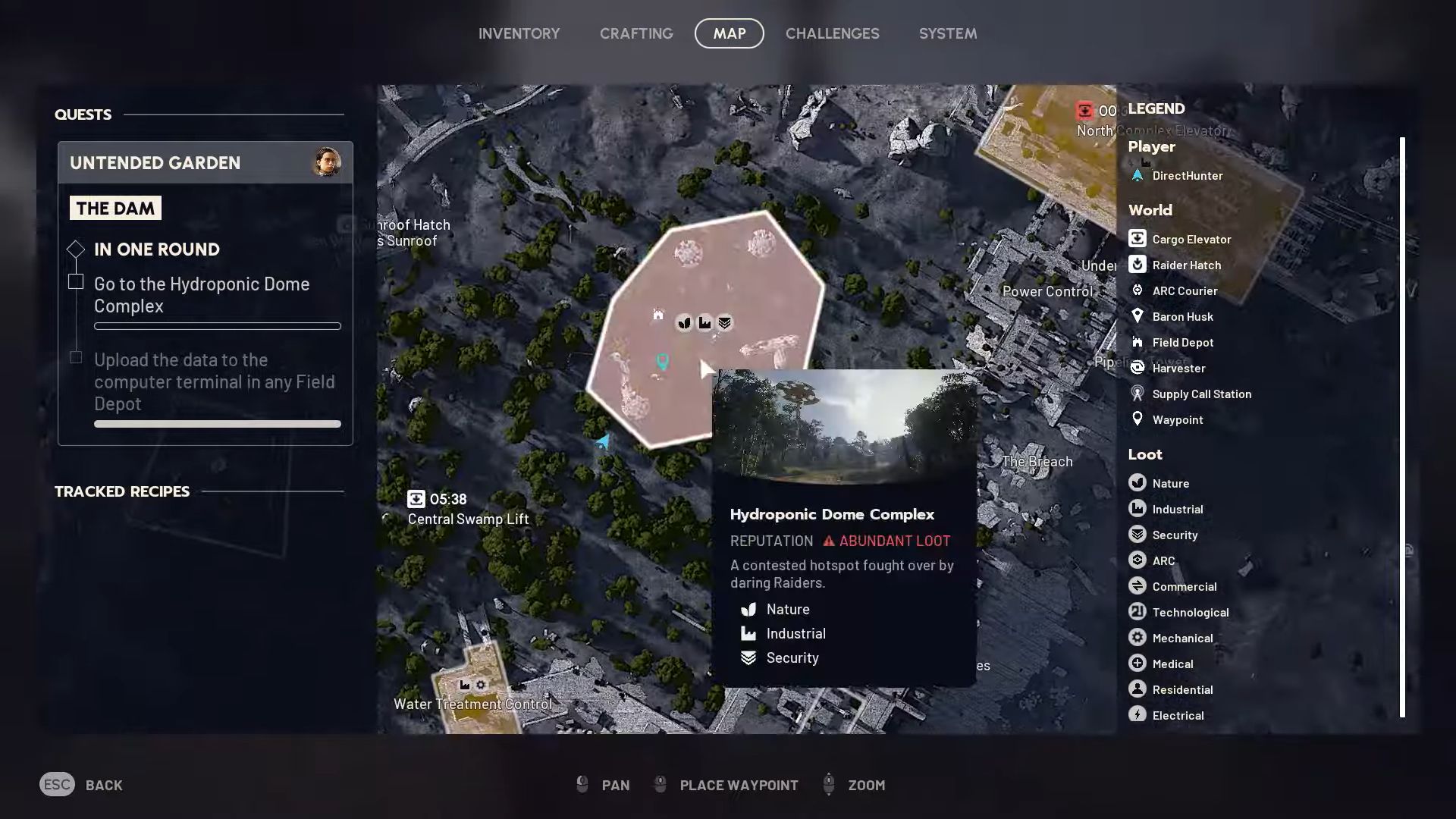Expand the Tracked Recipes section
The height and width of the screenshot is (819, 1456).
click(x=121, y=491)
